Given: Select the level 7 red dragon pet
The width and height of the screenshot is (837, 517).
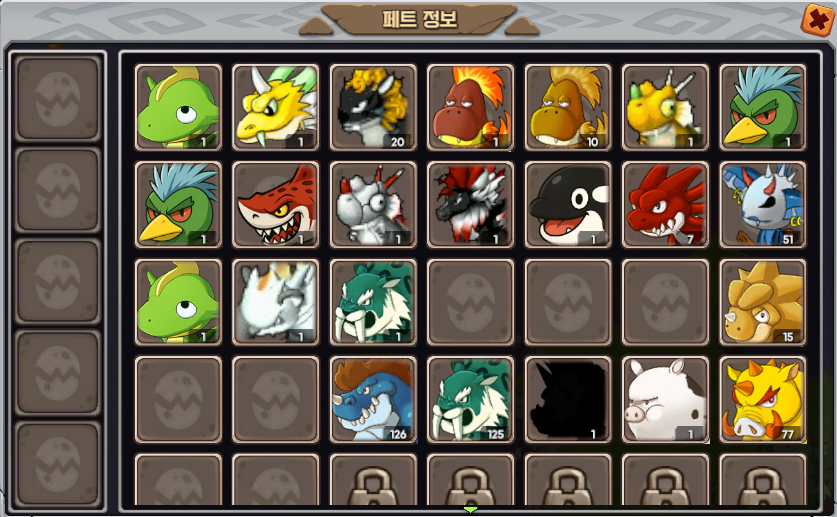Looking at the screenshot, I should pyautogui.click(x=665, y=205).
